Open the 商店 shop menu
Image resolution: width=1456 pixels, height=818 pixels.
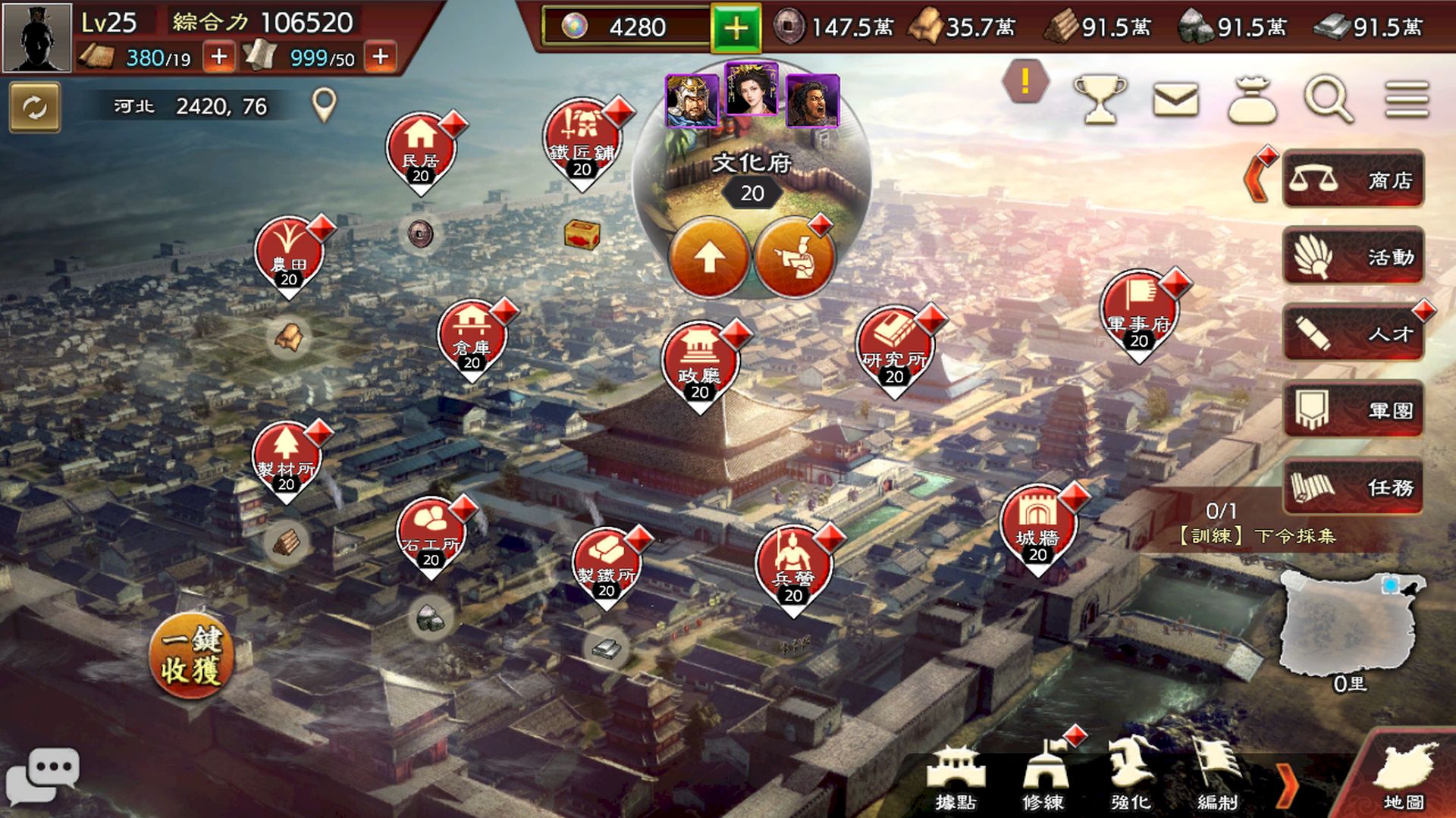coord(1353,180)
